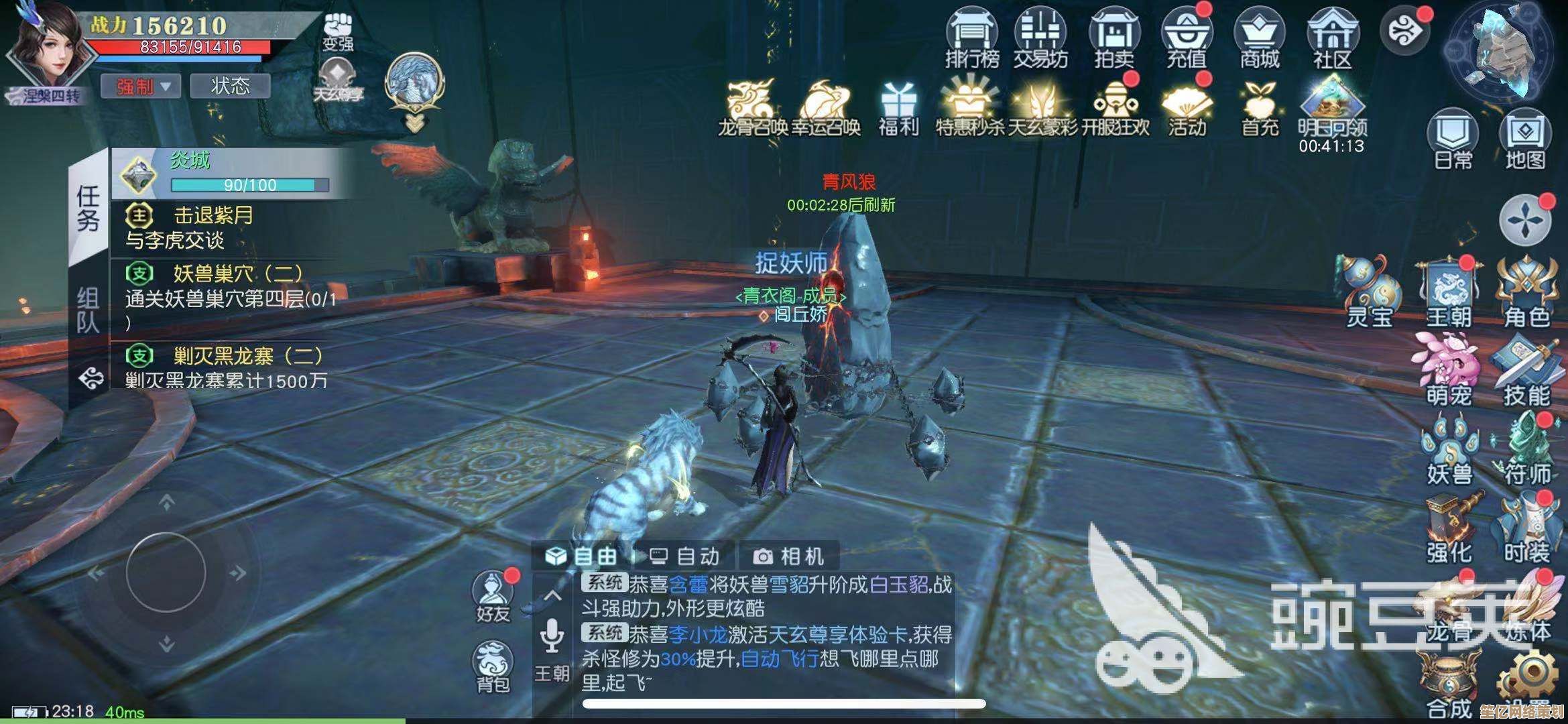Switch to 自动 auto camera mode
This screenshot has width=1568, height=724.
point(685,556)
